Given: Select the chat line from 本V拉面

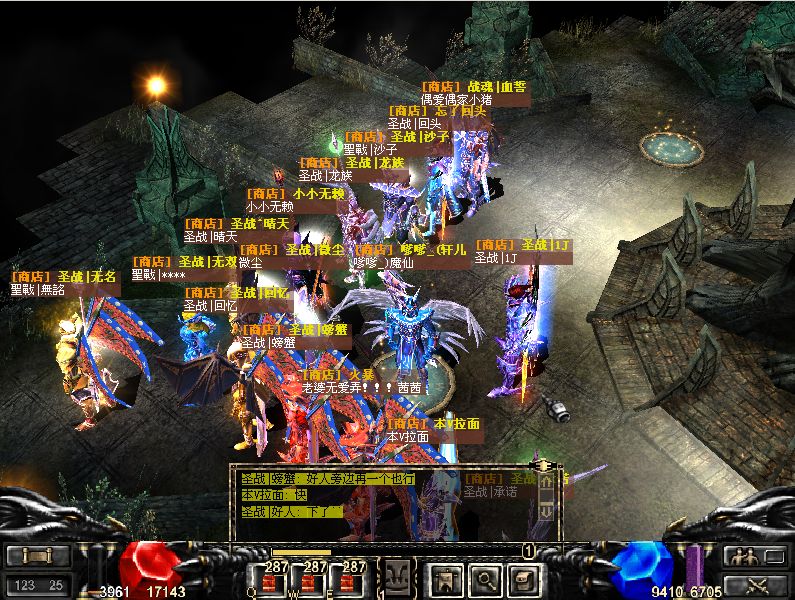Looking at the screenshot, I should click(x=275, y=495).
